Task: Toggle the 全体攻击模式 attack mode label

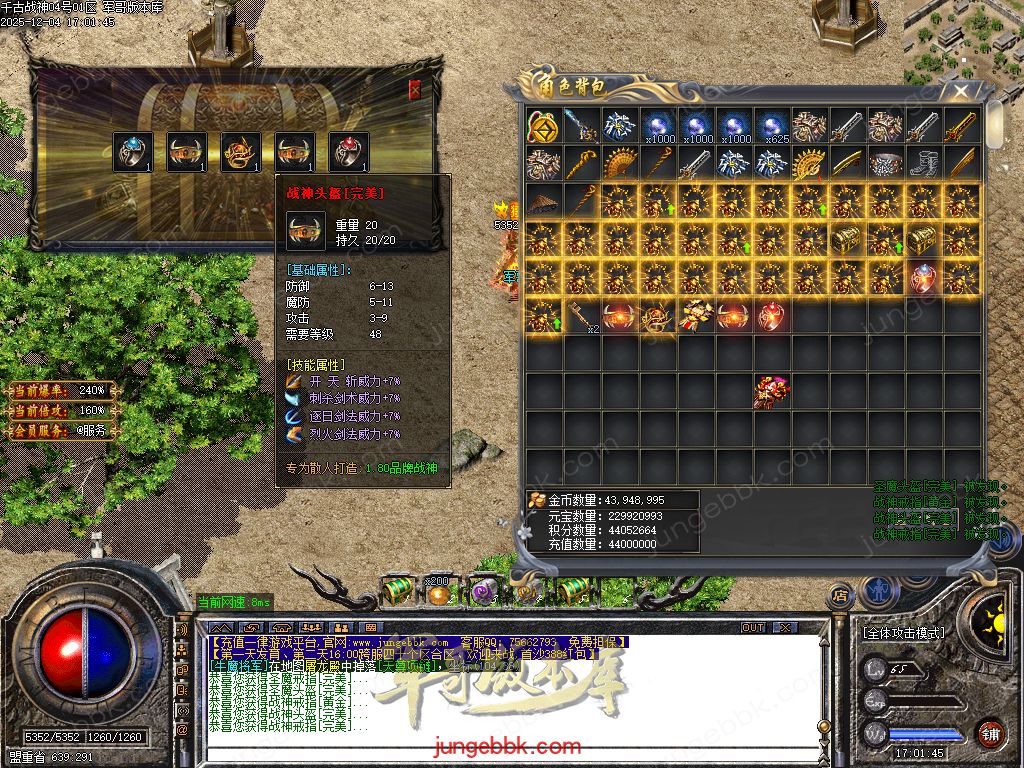Action: pyautogui.click(x=902, y=633)
